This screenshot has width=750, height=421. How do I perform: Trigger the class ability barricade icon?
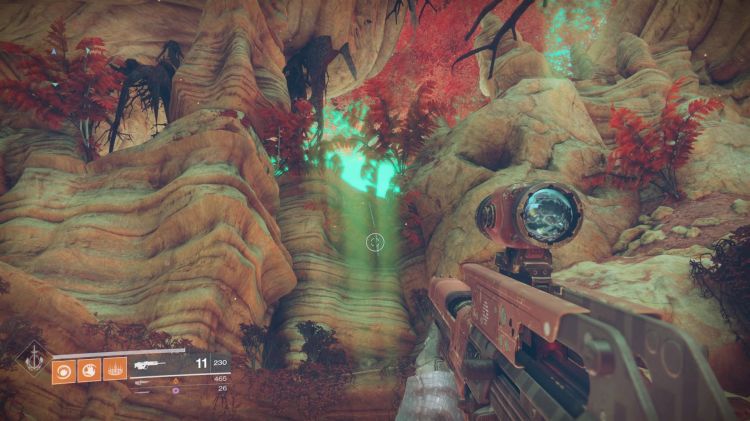pyautogui.click(x=115, y=368)
